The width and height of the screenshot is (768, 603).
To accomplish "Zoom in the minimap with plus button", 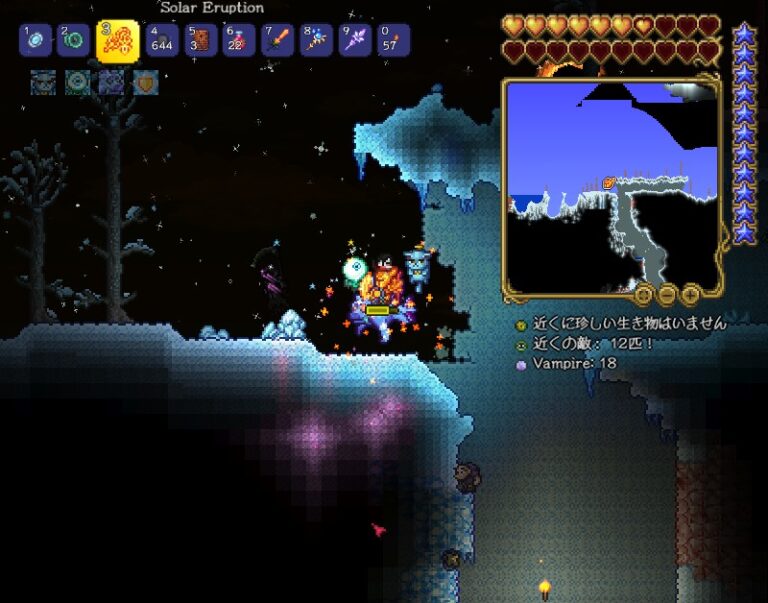I will click(691, 294).
